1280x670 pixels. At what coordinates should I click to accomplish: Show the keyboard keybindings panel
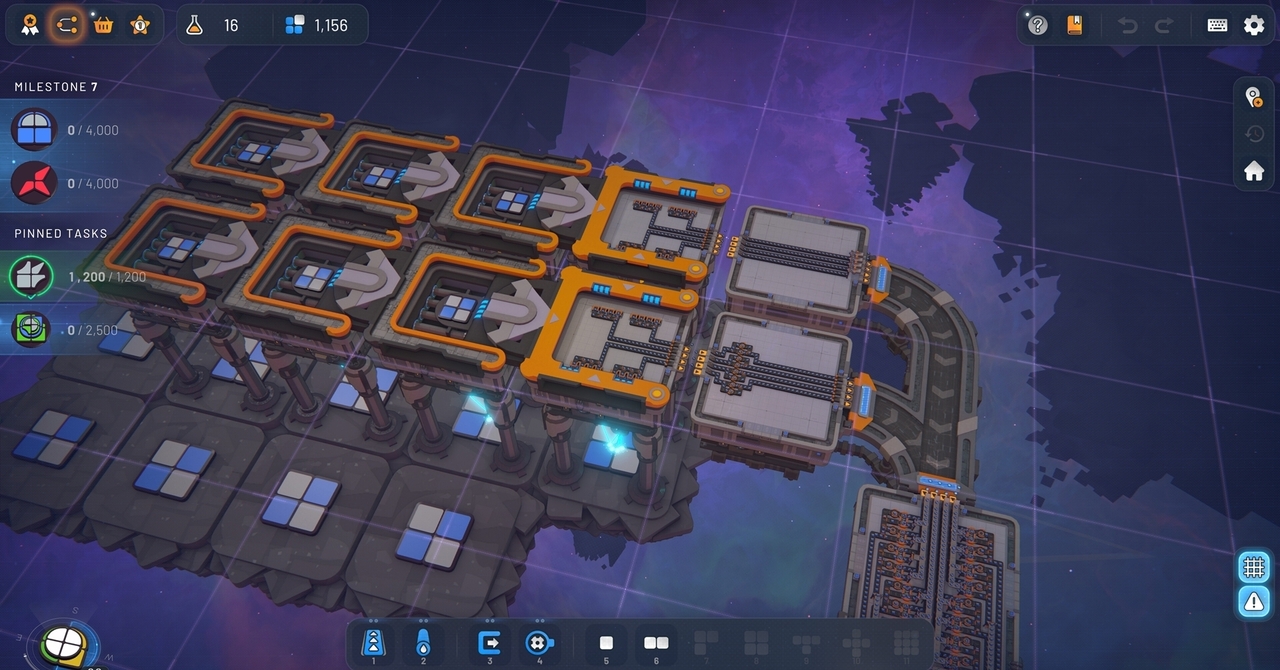coord(1217,25)
